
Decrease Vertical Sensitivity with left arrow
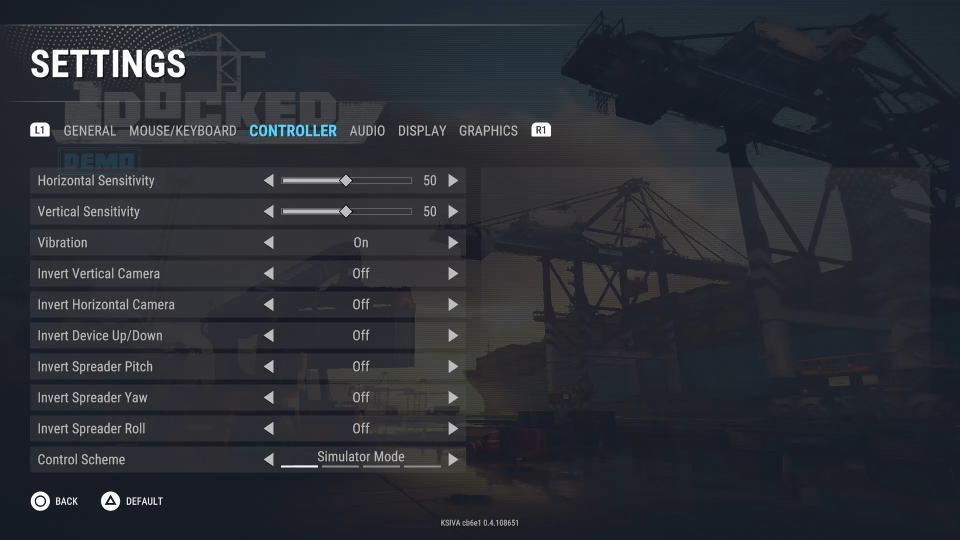(268, 212)
